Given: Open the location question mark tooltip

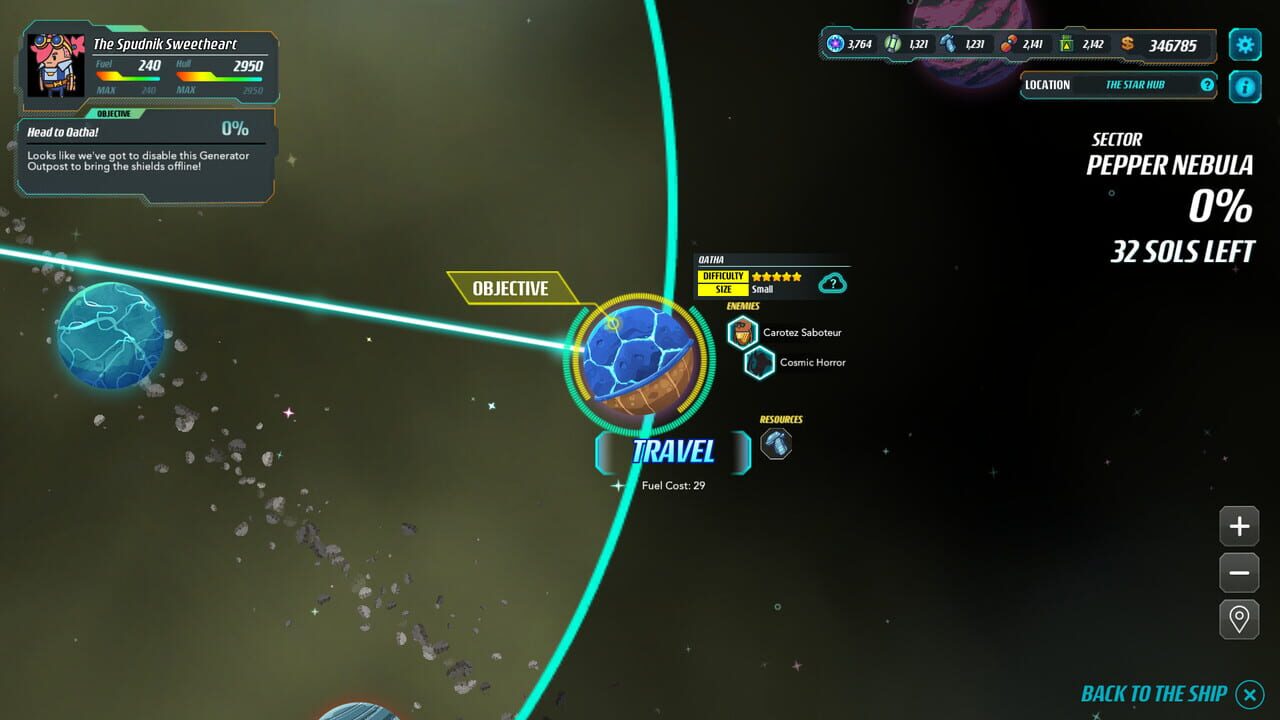Looking at the screenshot, I should (1207, 86).
